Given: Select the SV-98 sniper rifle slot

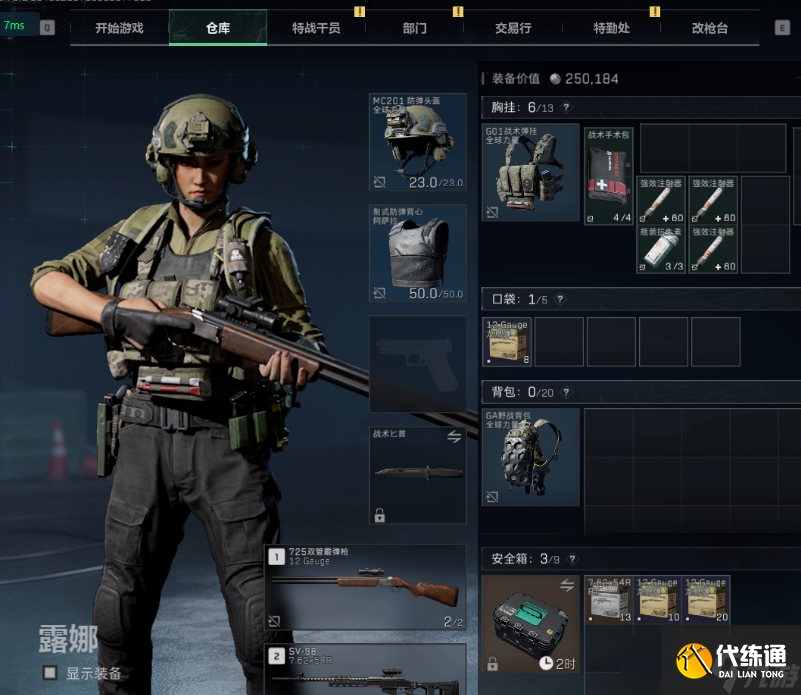Looking at the screenshot, I should [366, 669].
